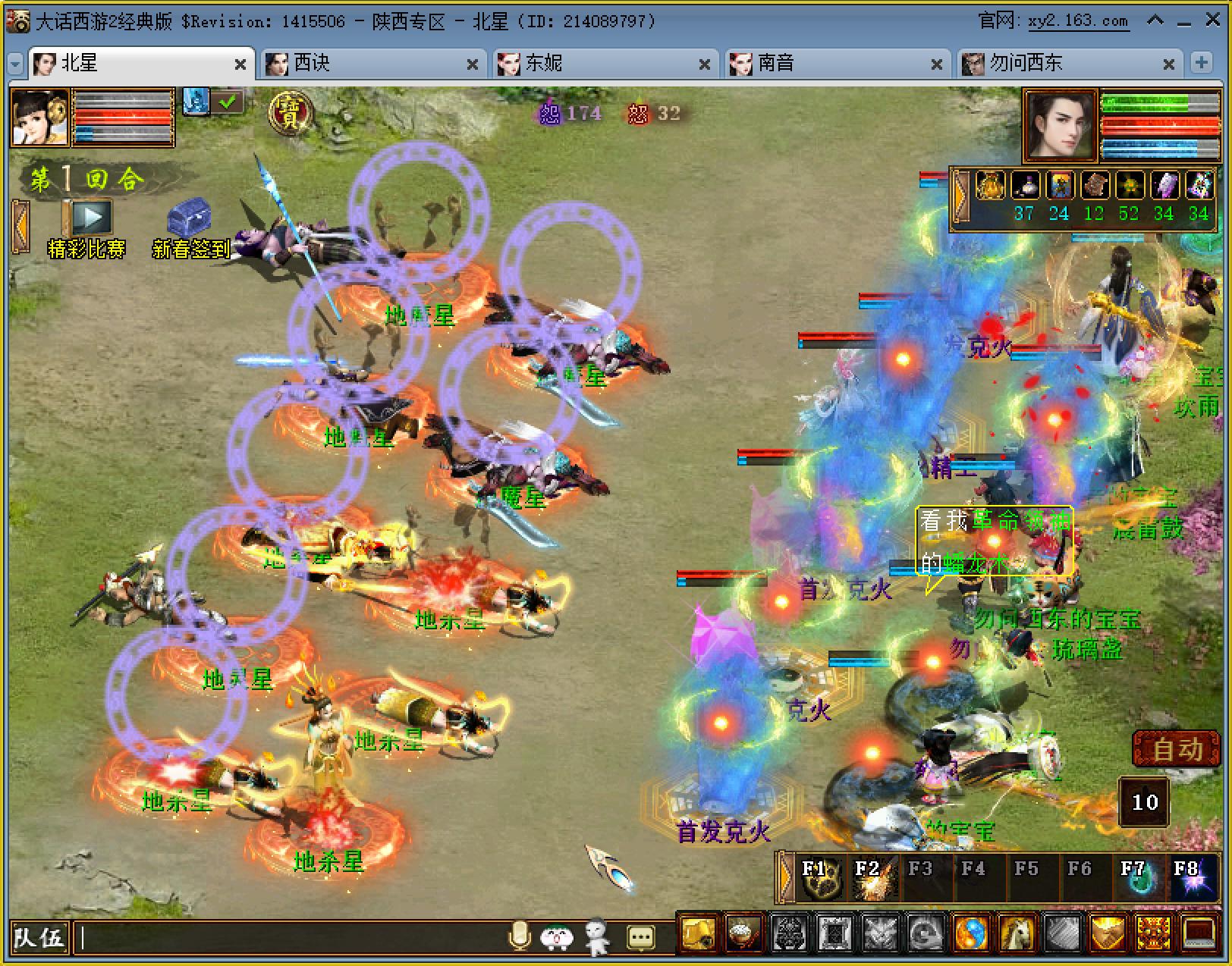The width and height of the screenshot is (1232, 966).
Task: Select the F7 green gem skill
Action: [x=1136, y=880]
